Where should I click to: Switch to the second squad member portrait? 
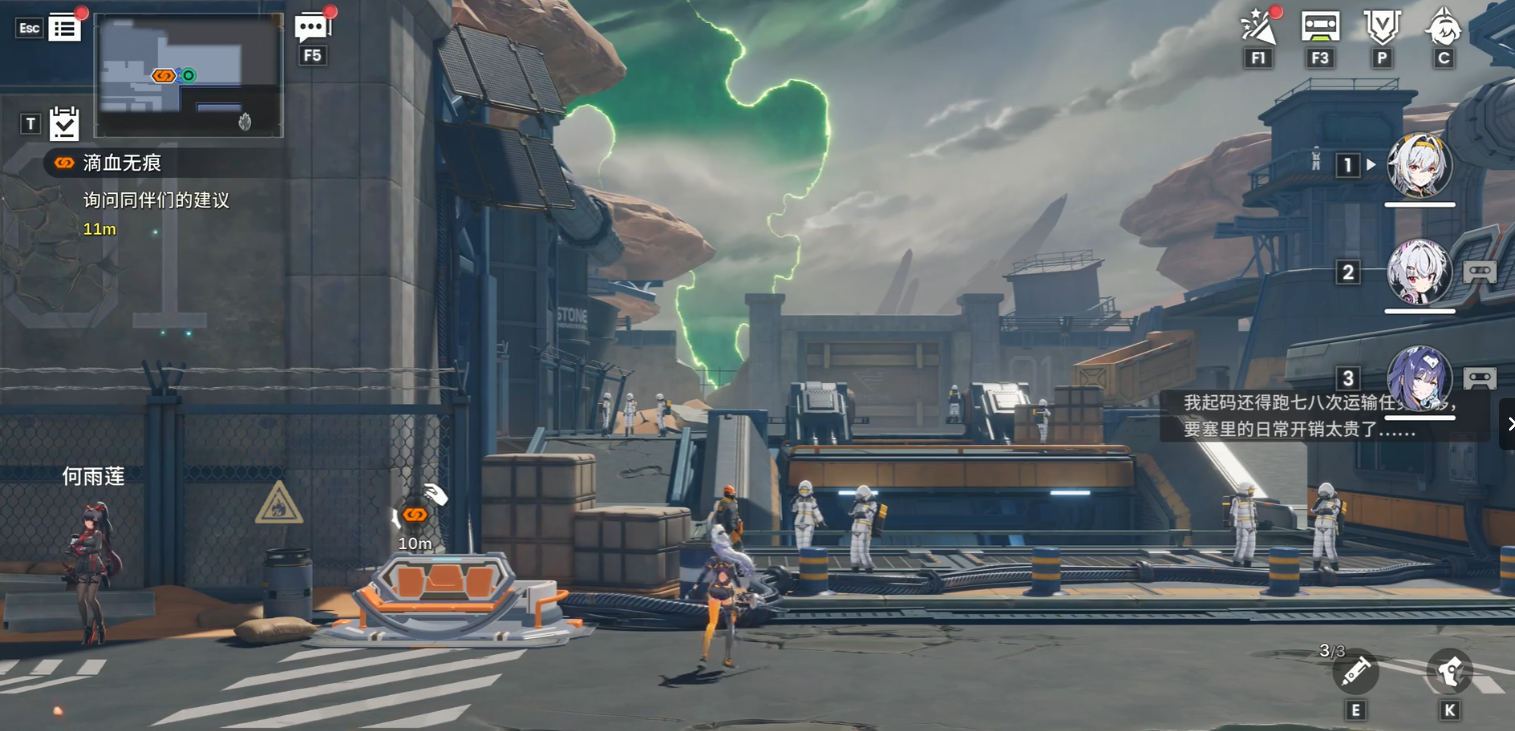coord(1419,272)
